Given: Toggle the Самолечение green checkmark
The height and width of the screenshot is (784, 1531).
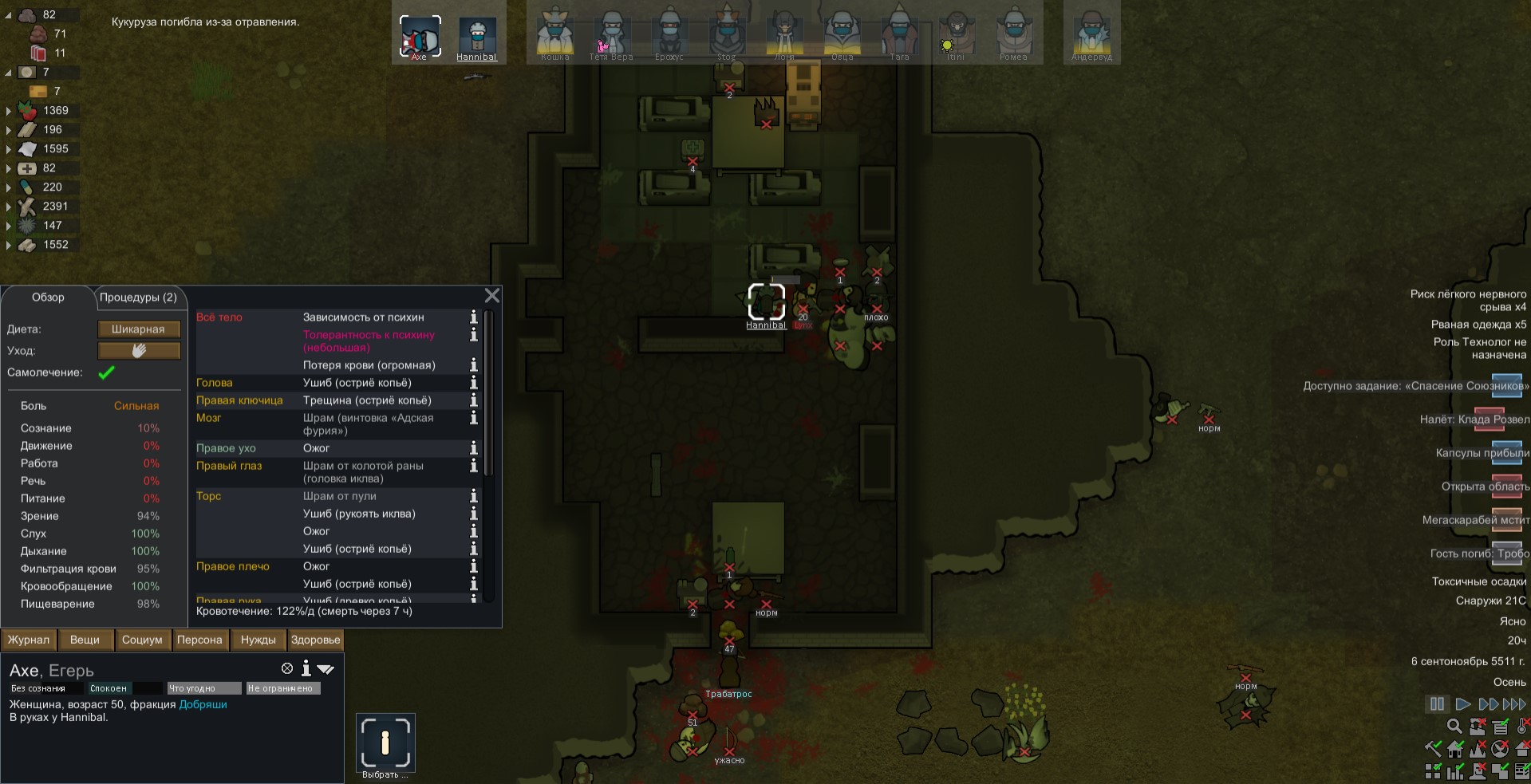Looking at the screenshot, I should [106, 372].
